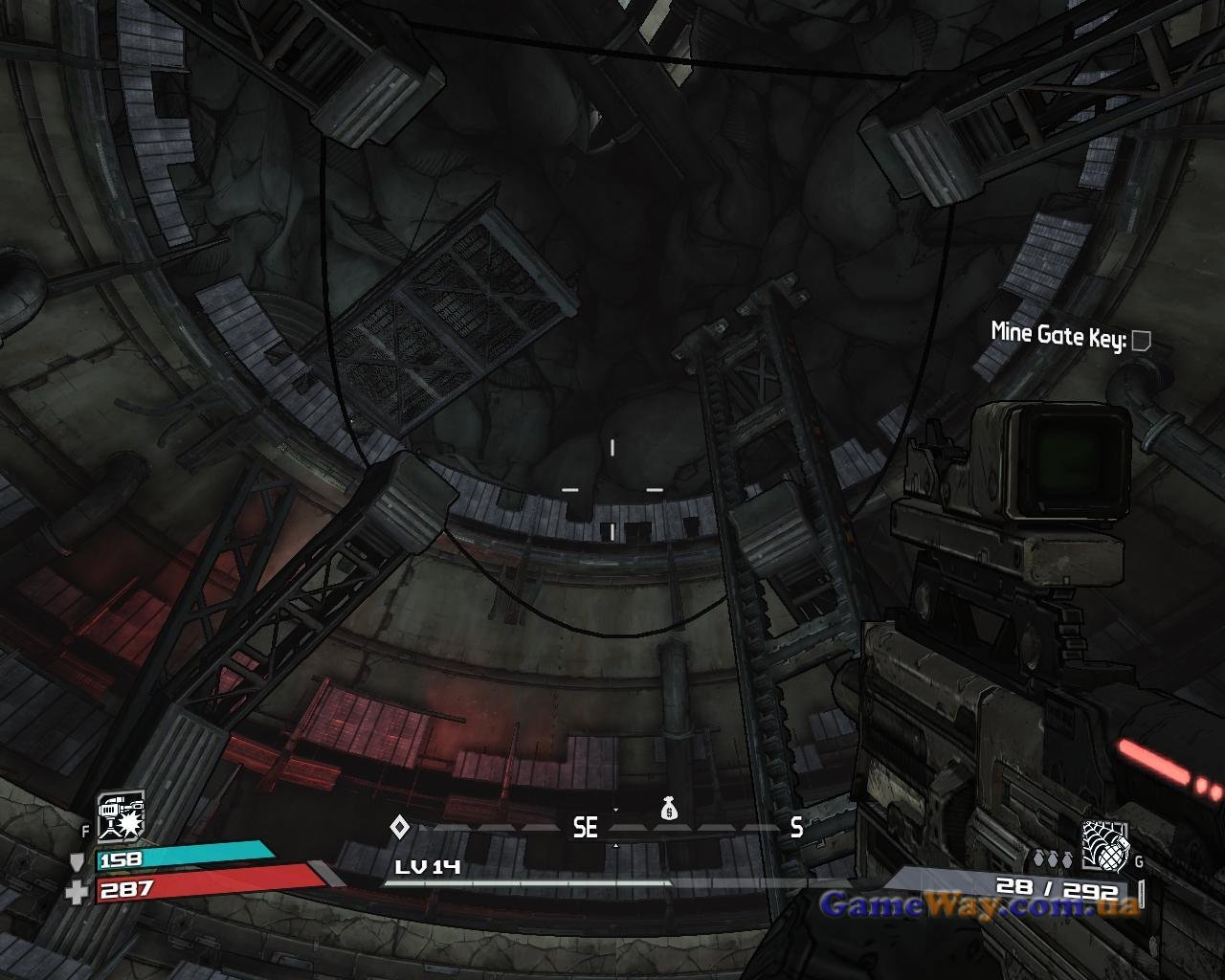Open the GameWay.com.ua watermark link

[x=980, y=903]
